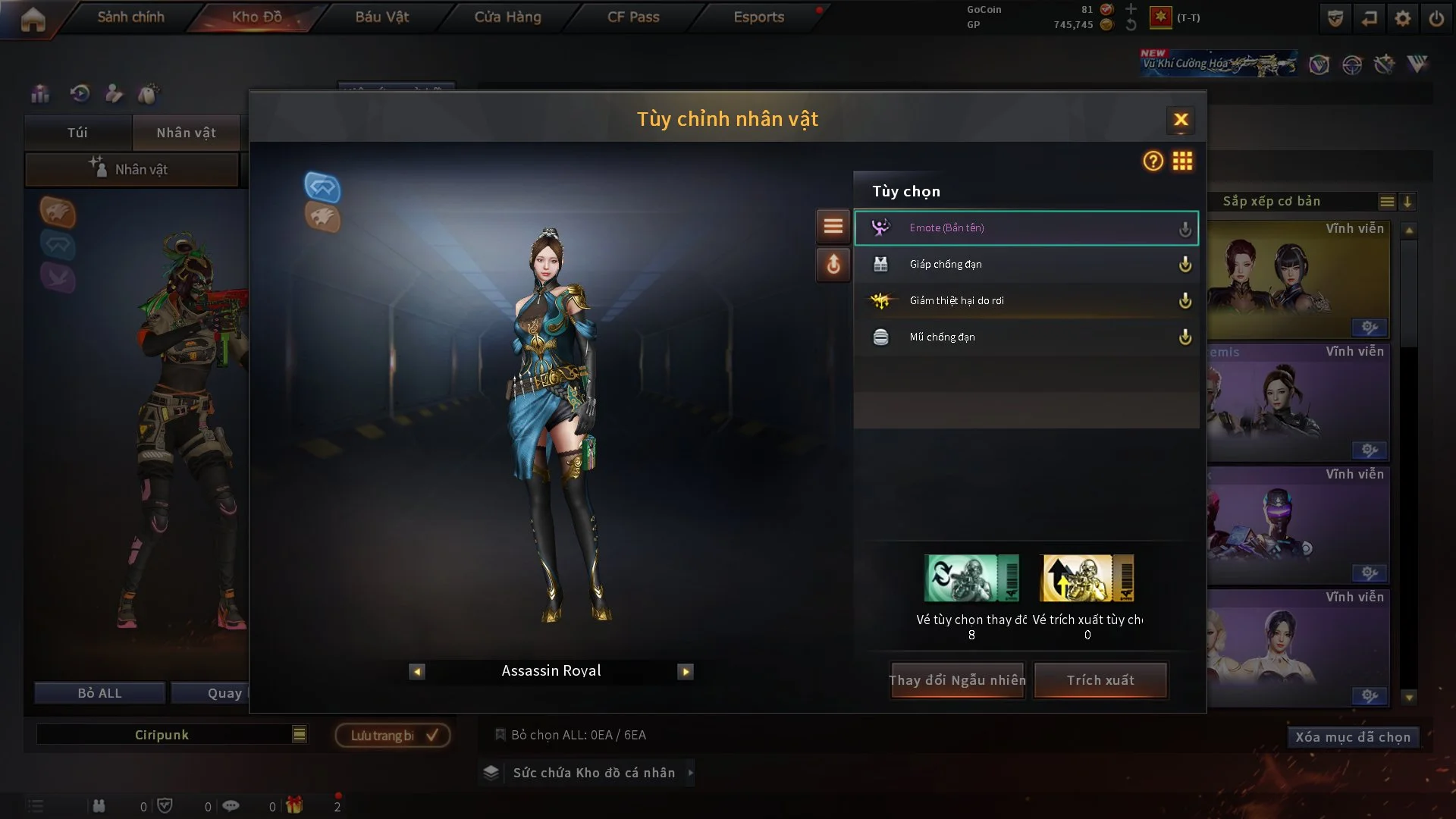Click Xóa mục đã chọn button

tap(1352, 737)
